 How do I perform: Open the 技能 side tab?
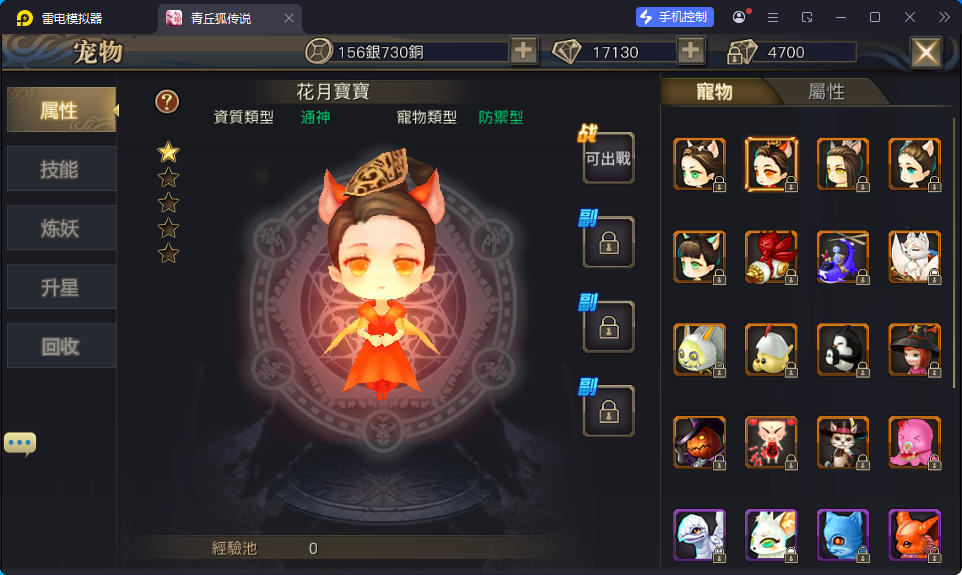click(x=59, y=169)
